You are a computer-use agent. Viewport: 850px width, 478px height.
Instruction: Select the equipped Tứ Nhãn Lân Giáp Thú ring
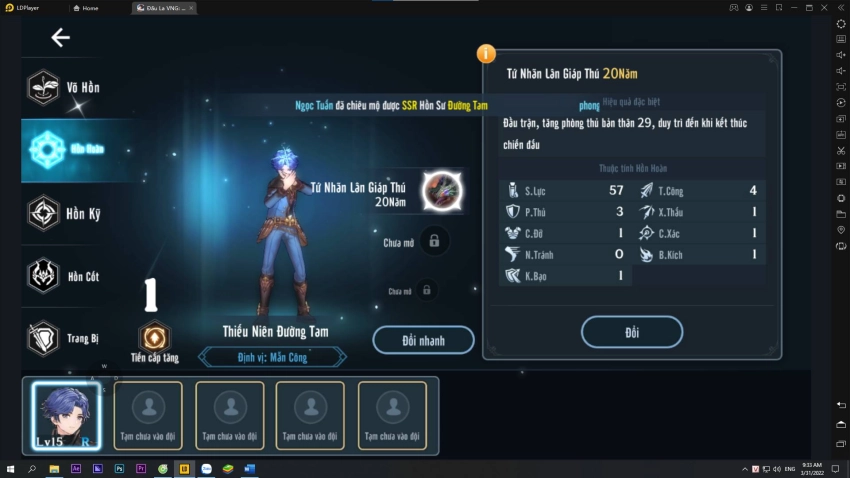click(x=441, y=190)
